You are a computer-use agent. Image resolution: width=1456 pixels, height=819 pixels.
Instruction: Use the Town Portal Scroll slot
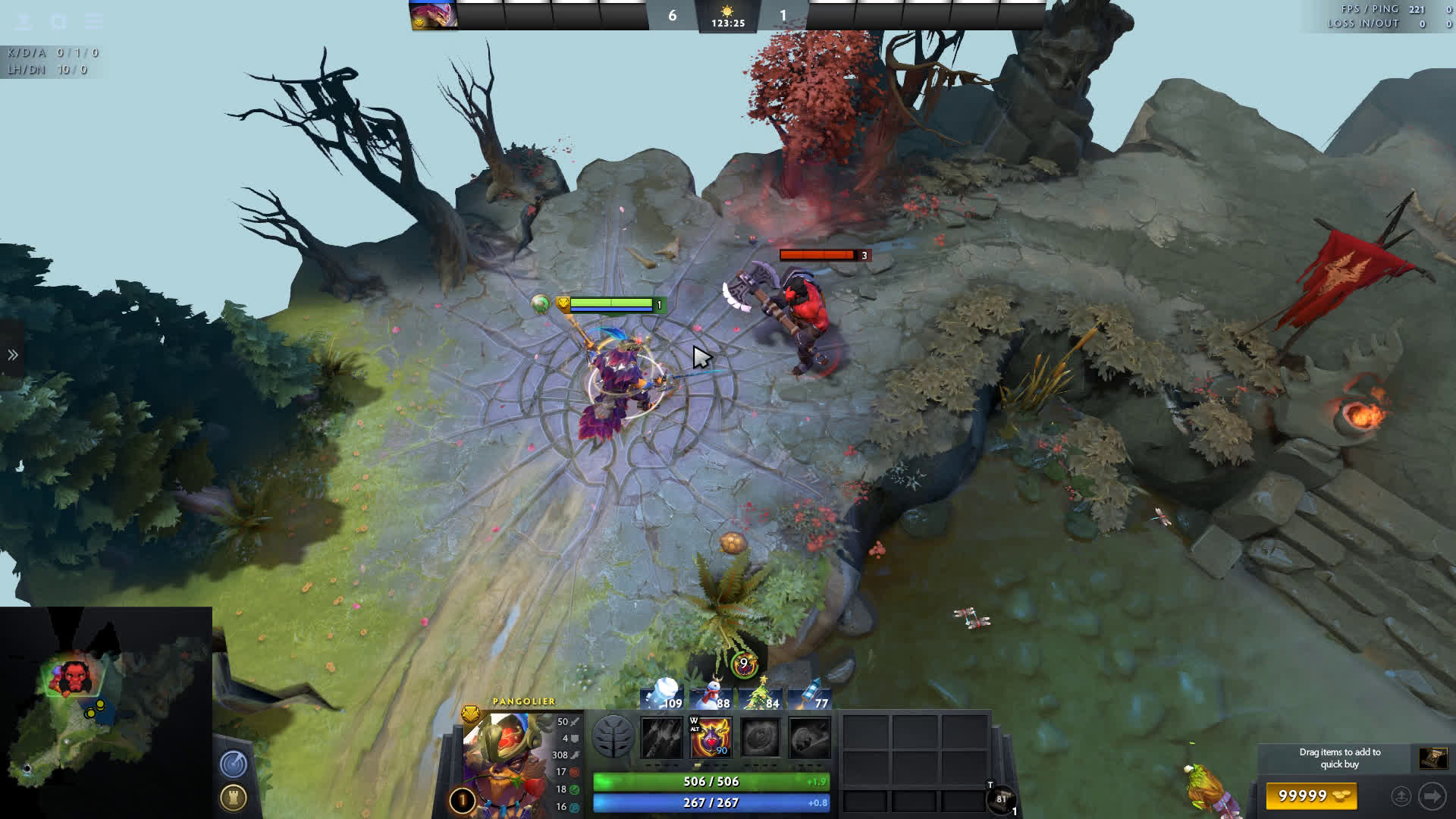click(1001, 799)
